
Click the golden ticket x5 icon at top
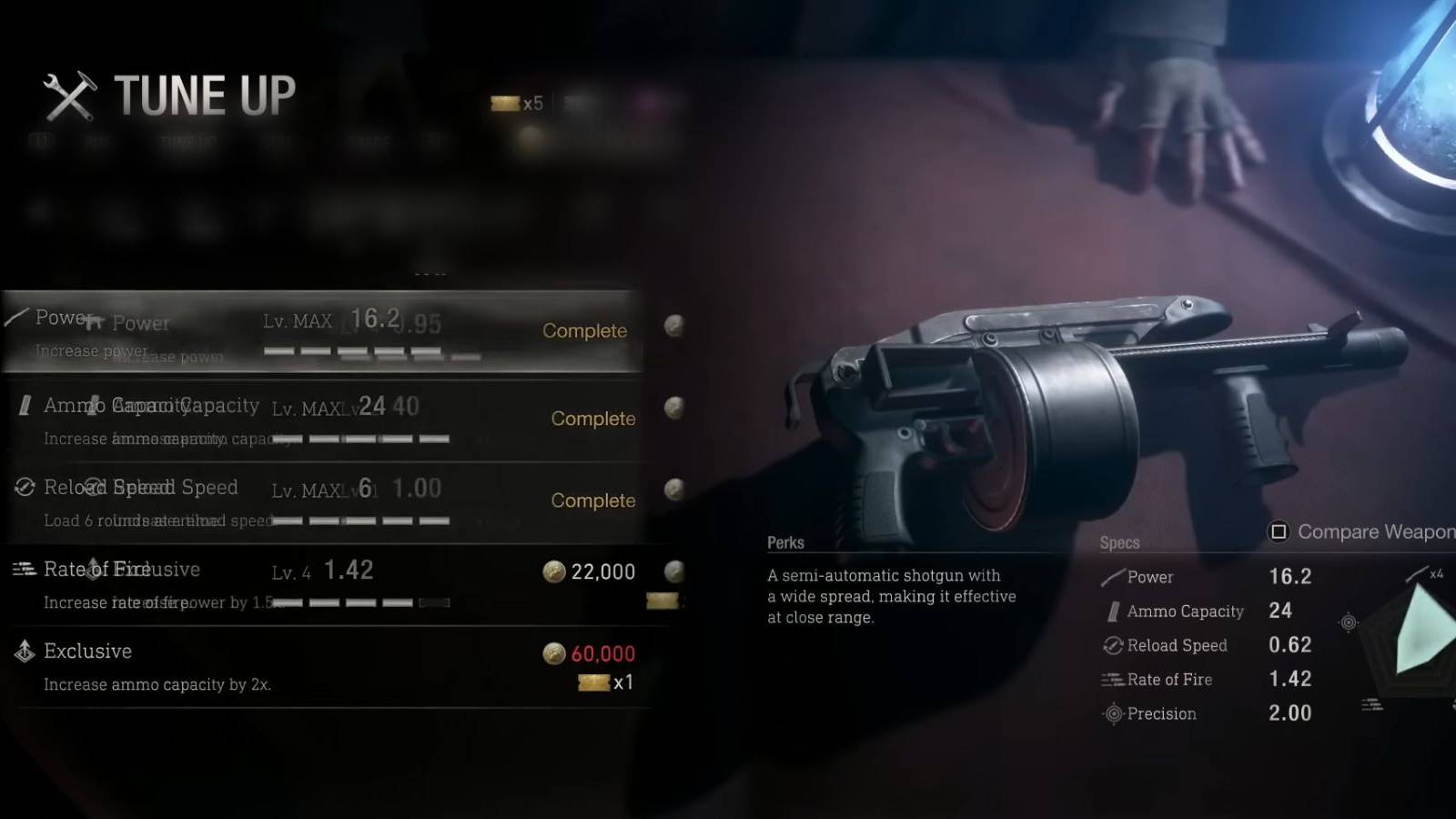point(503,103)
